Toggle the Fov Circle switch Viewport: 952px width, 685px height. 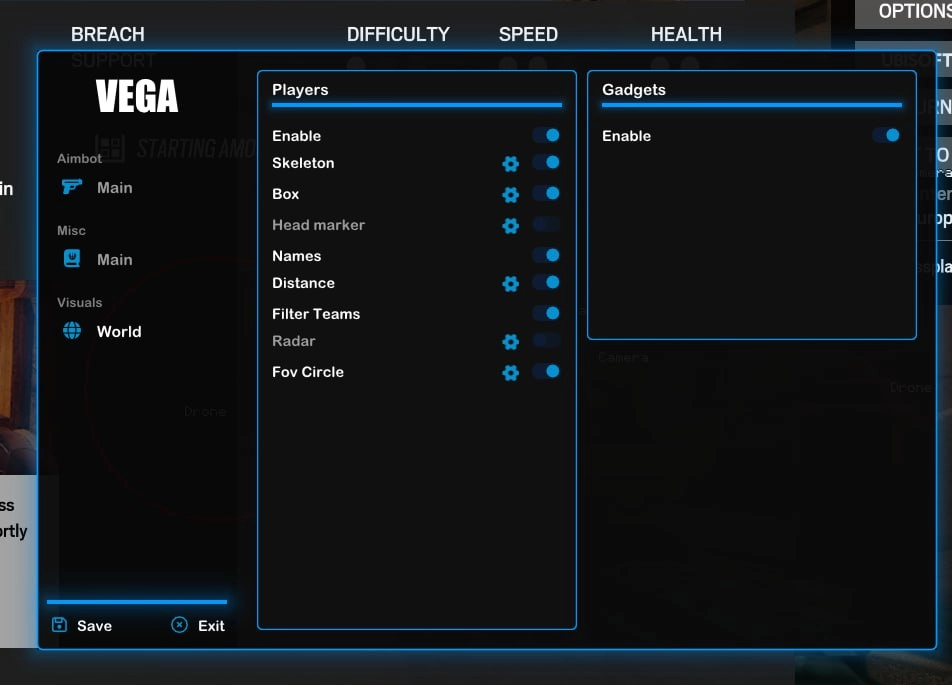(x=546, y=371)
